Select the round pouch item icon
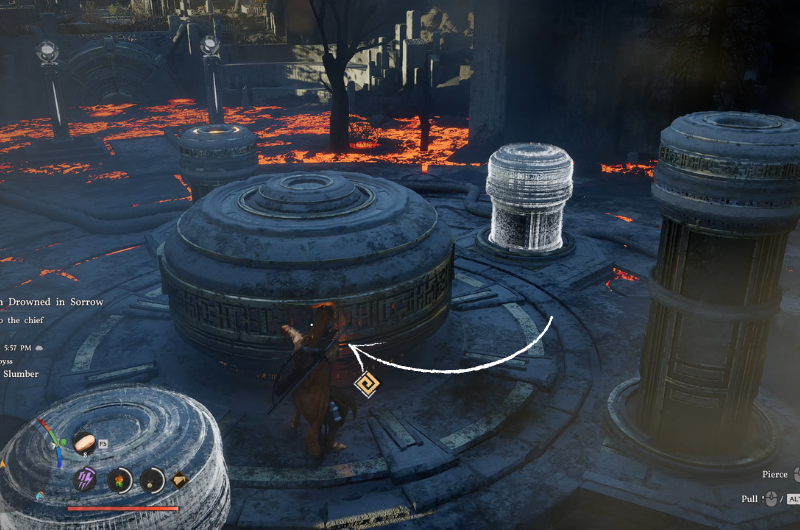The image size is (800, 530). pyautogui.click(x=152, y=480)
